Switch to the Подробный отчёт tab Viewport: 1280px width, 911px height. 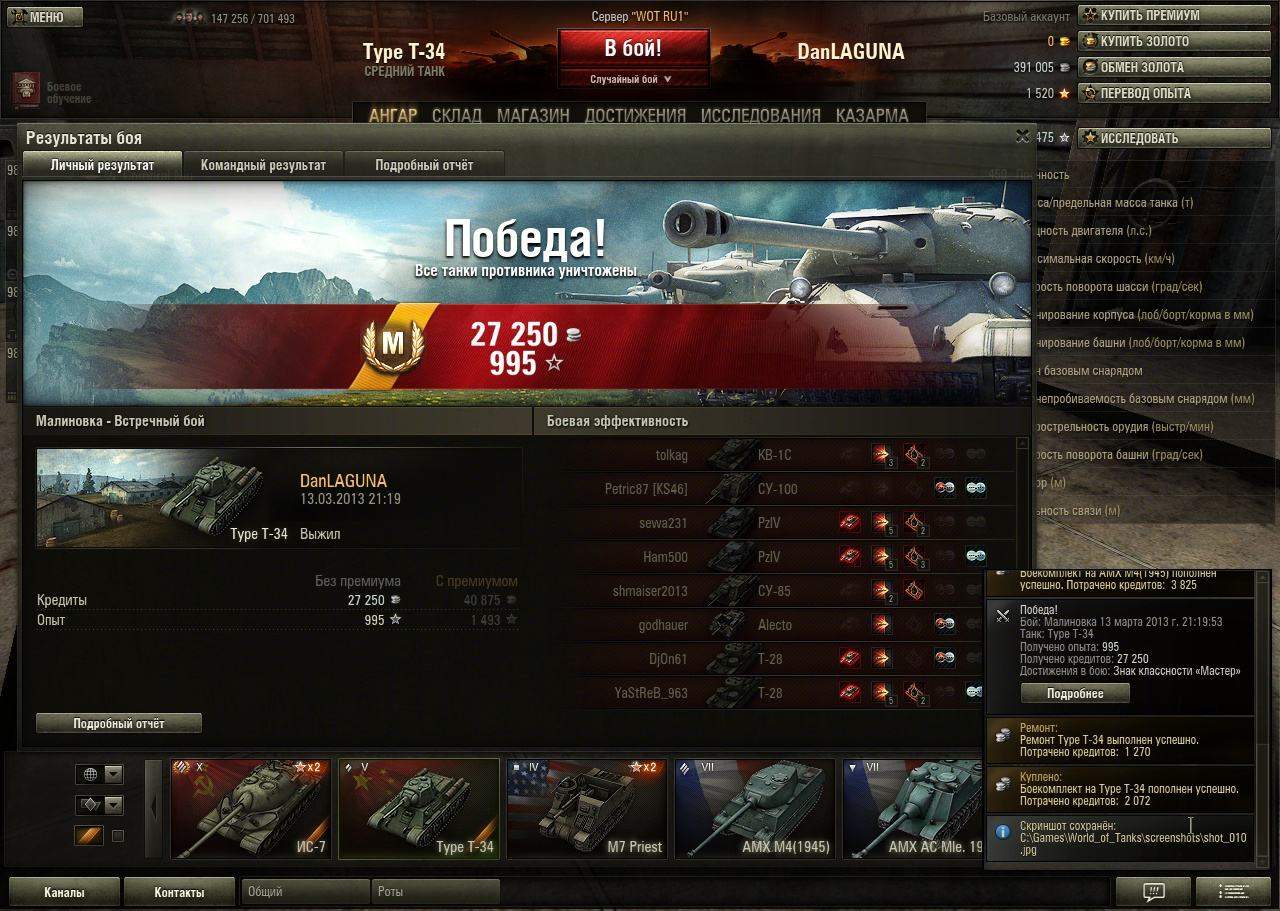424,165
